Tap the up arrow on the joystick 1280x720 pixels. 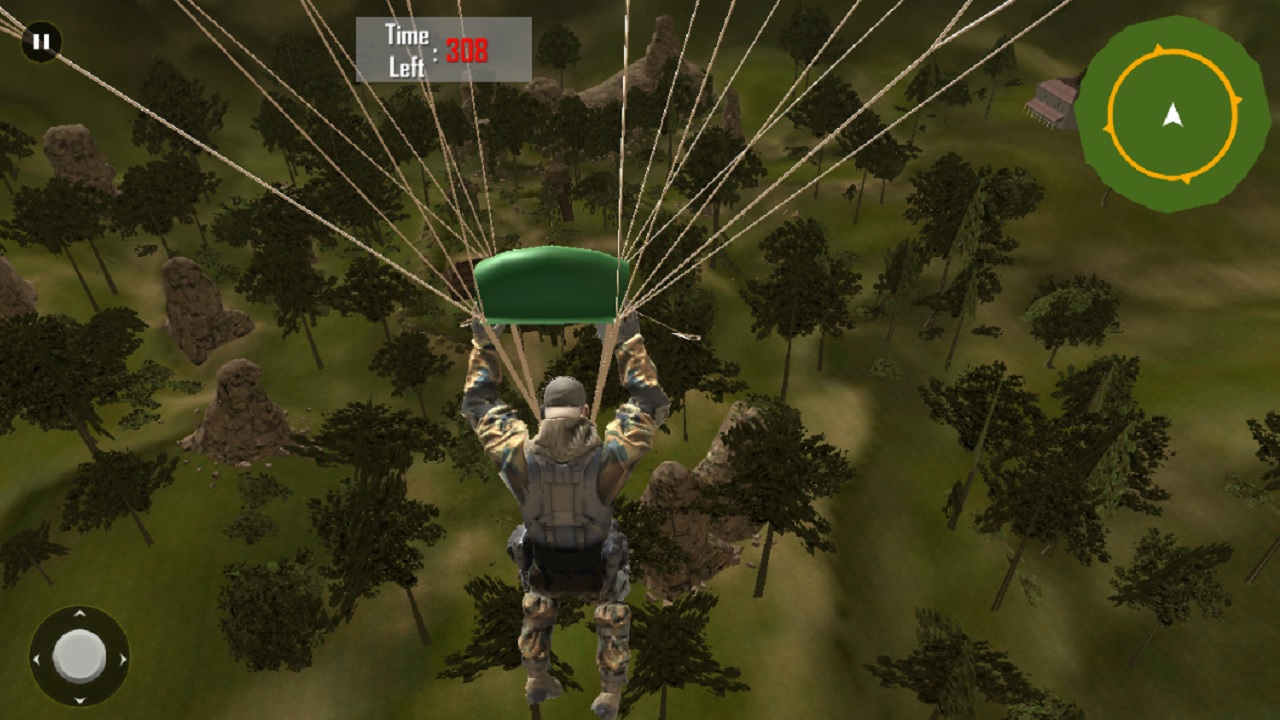coord(80,612)
